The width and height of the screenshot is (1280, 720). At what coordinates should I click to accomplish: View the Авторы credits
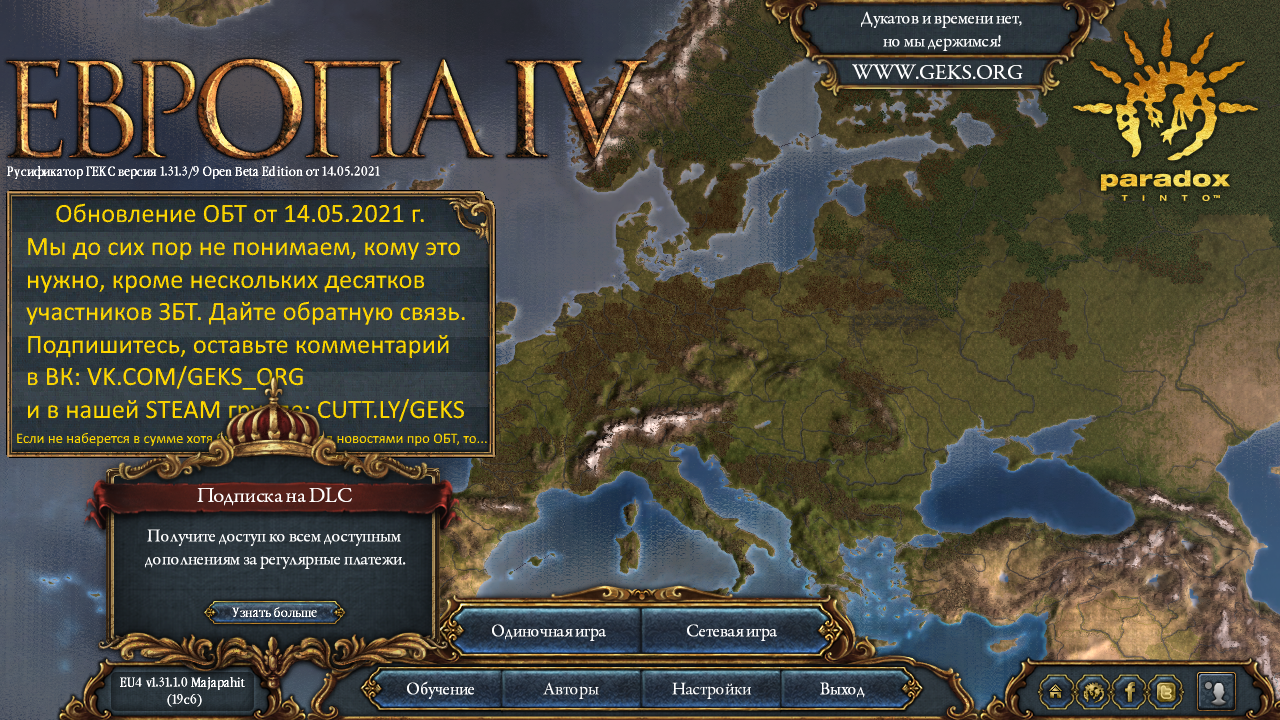(571, 689)
